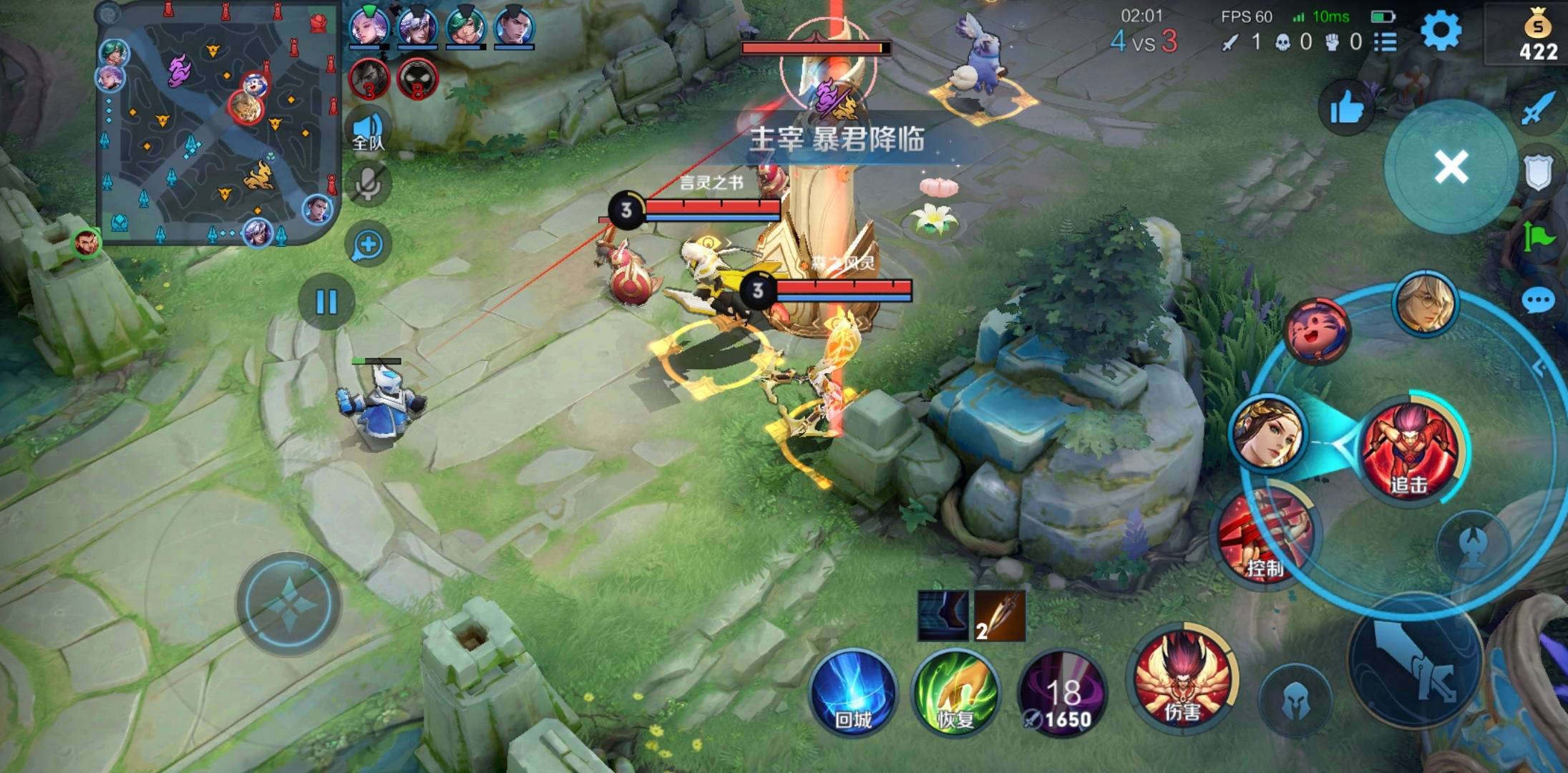Open the chat speech bubble
Image resolution: width=1568 pixels, height=773 pixels.
point(1538,301)
